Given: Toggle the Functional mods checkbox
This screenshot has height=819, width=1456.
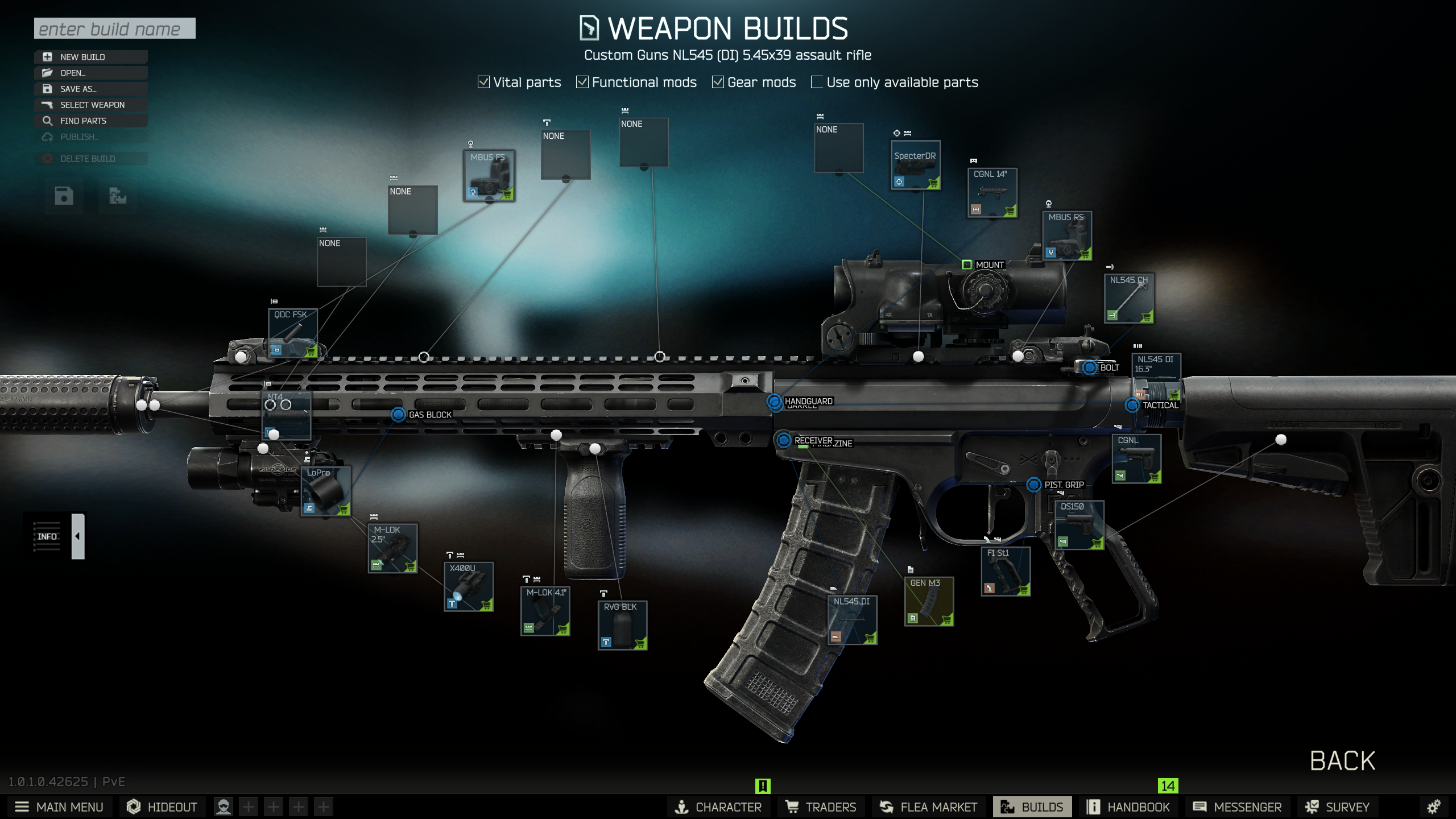Looking at the screenshot, I should point(582,82).
